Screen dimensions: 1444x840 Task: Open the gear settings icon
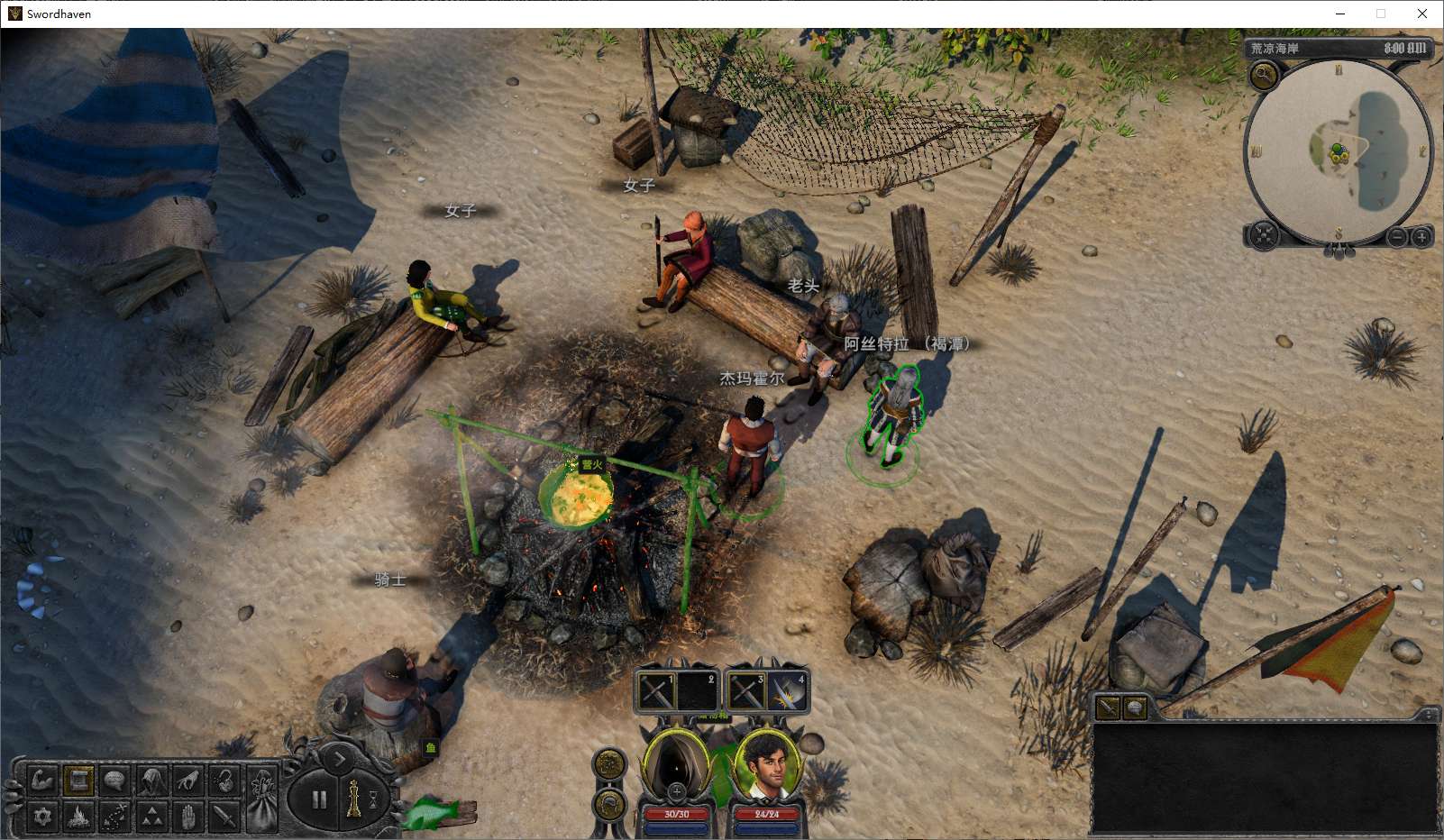[42, 817]
